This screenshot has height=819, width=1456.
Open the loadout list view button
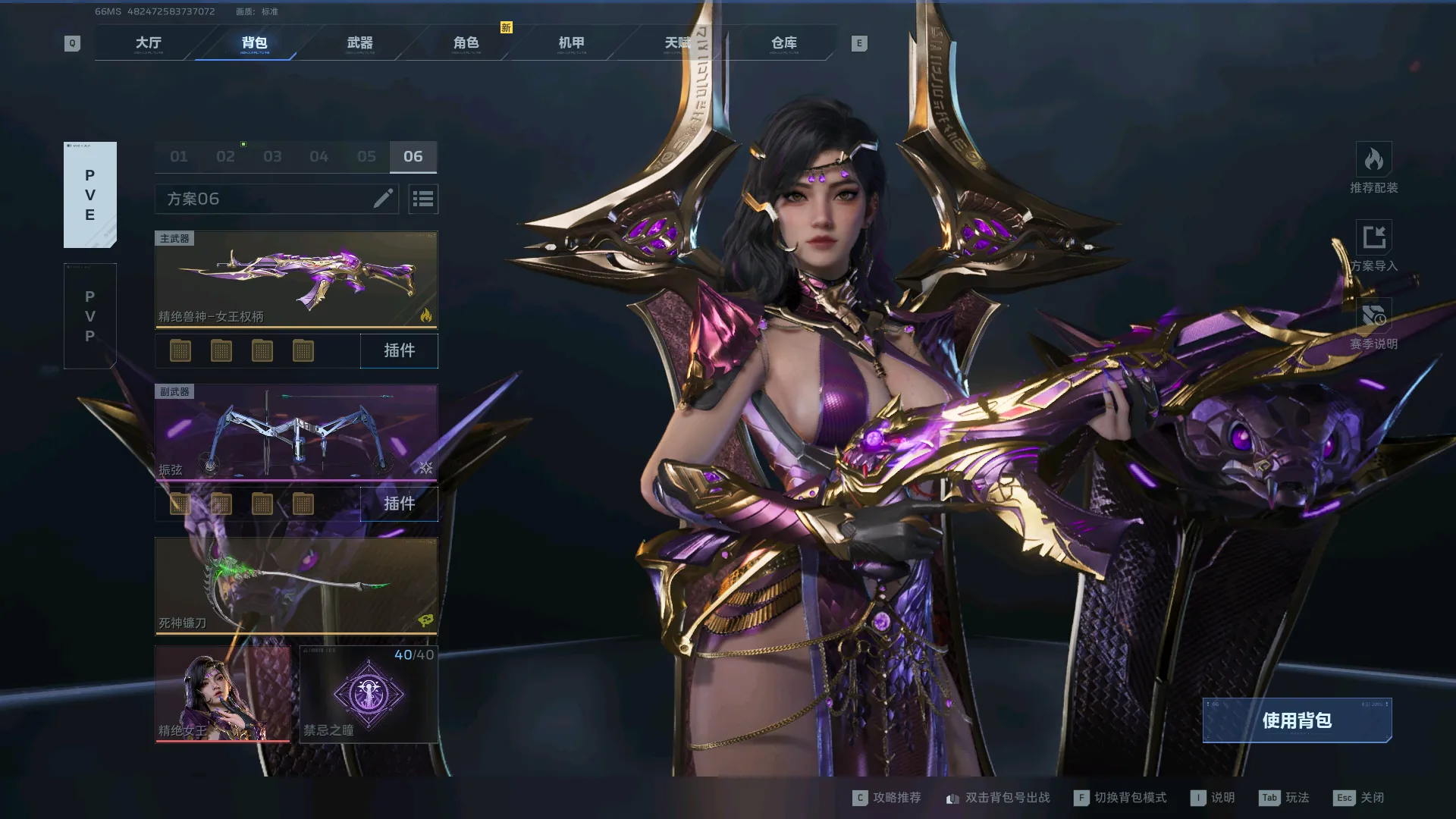tap(423, 199)
